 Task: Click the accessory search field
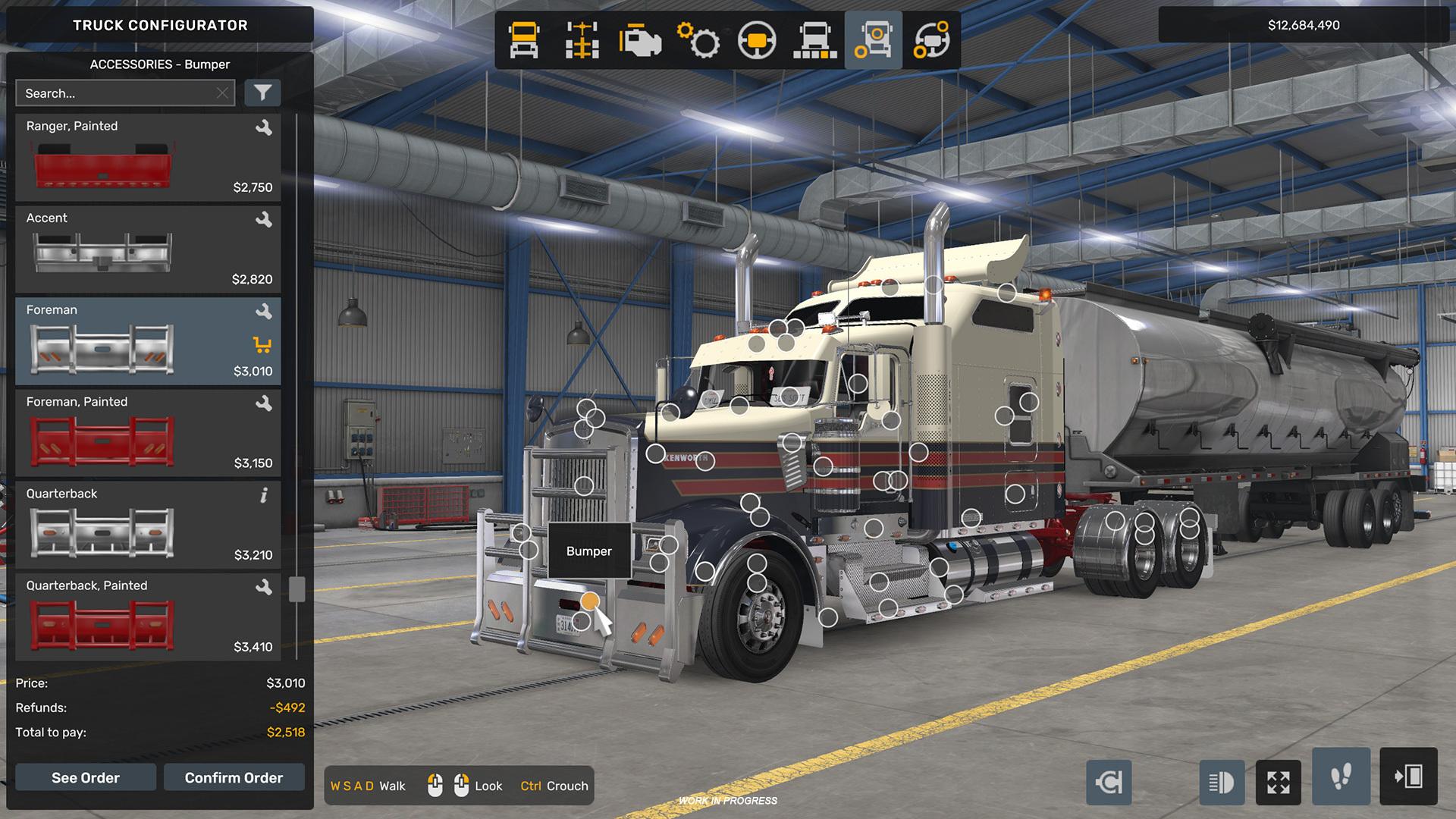[x=114, y=93]
